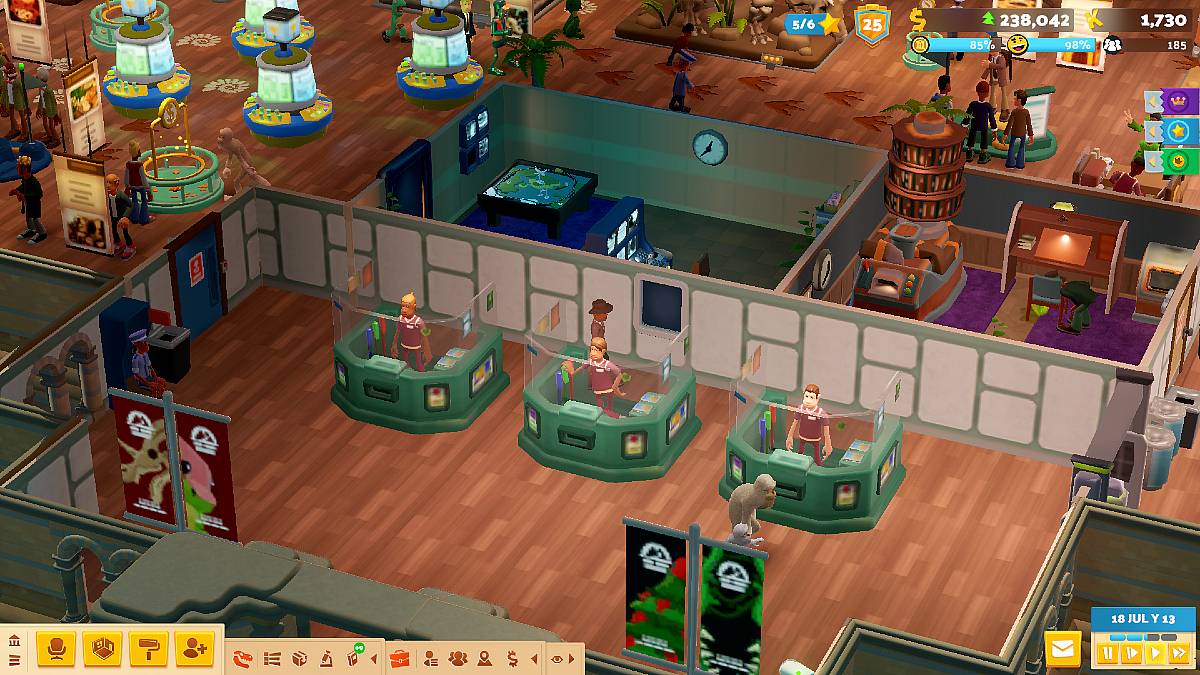
Task: Select the room blueprint cube button
Action: click(102, 650)
